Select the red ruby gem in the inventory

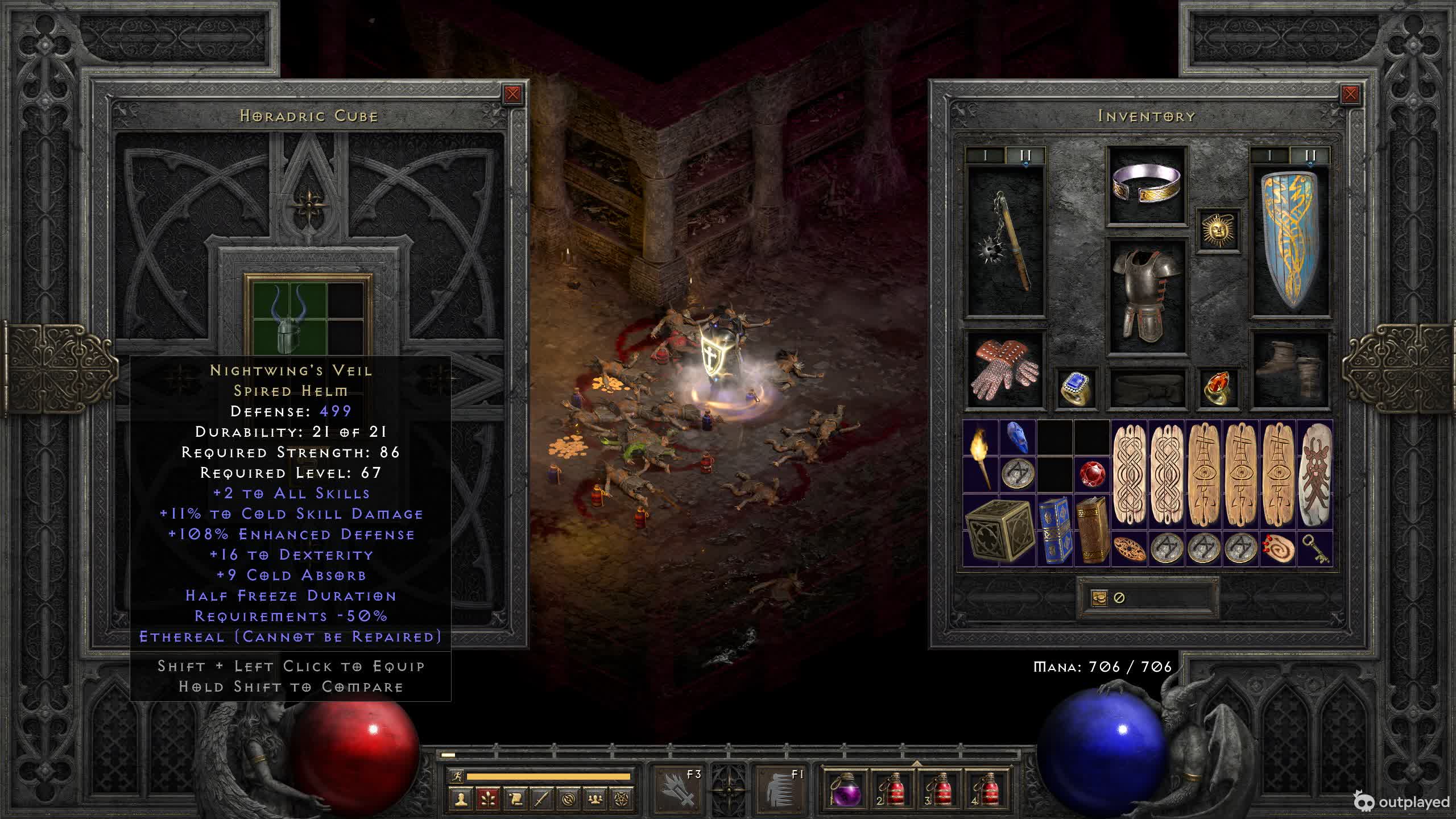pos(1092,474)
